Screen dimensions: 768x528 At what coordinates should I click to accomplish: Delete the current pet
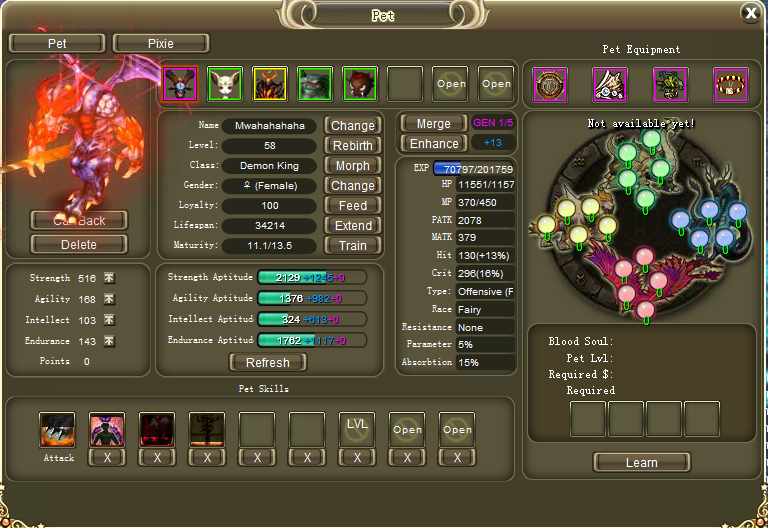tap(79, 244)
